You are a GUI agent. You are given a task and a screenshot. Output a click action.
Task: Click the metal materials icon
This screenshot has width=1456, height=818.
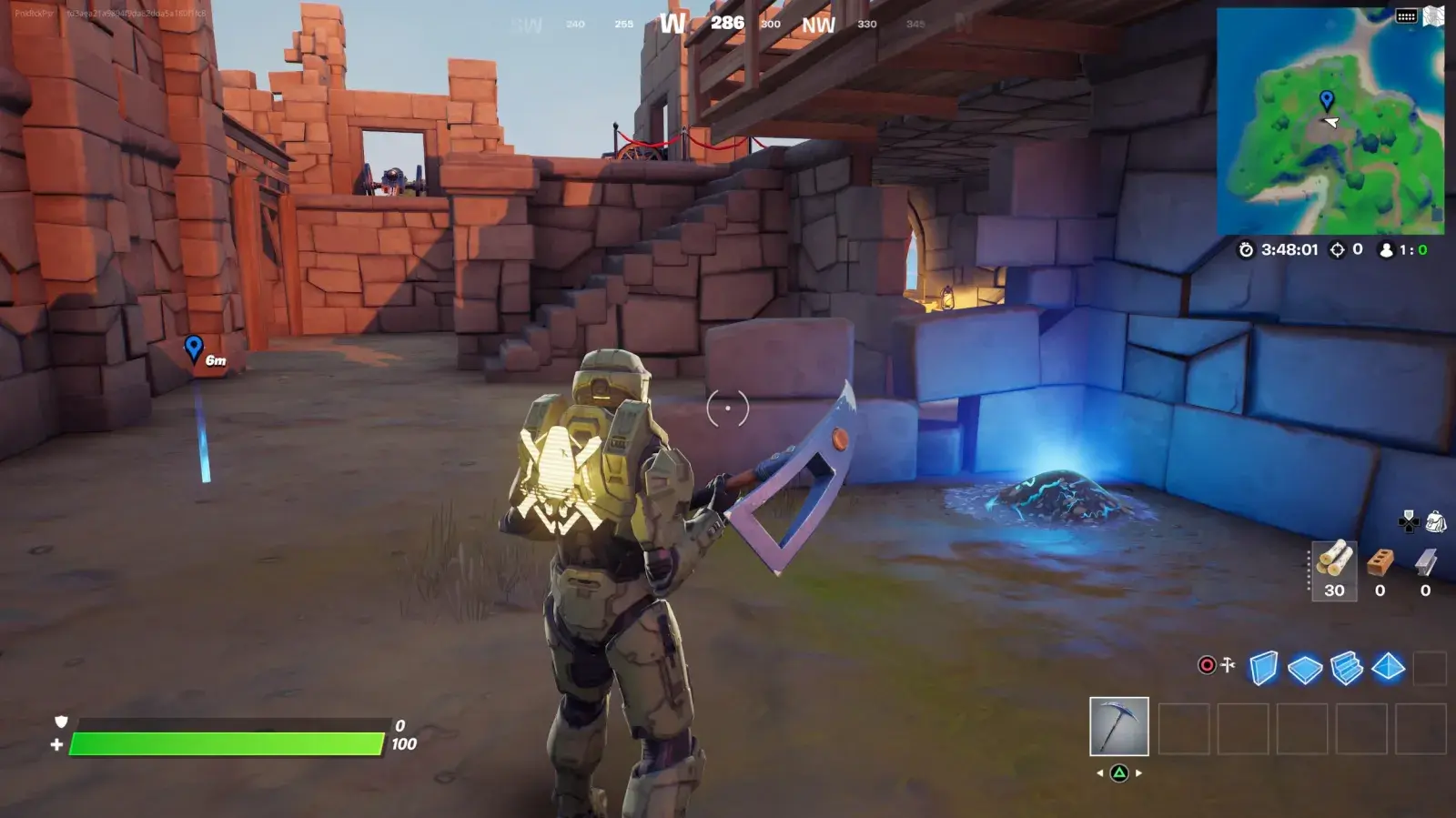point(1423,562)
